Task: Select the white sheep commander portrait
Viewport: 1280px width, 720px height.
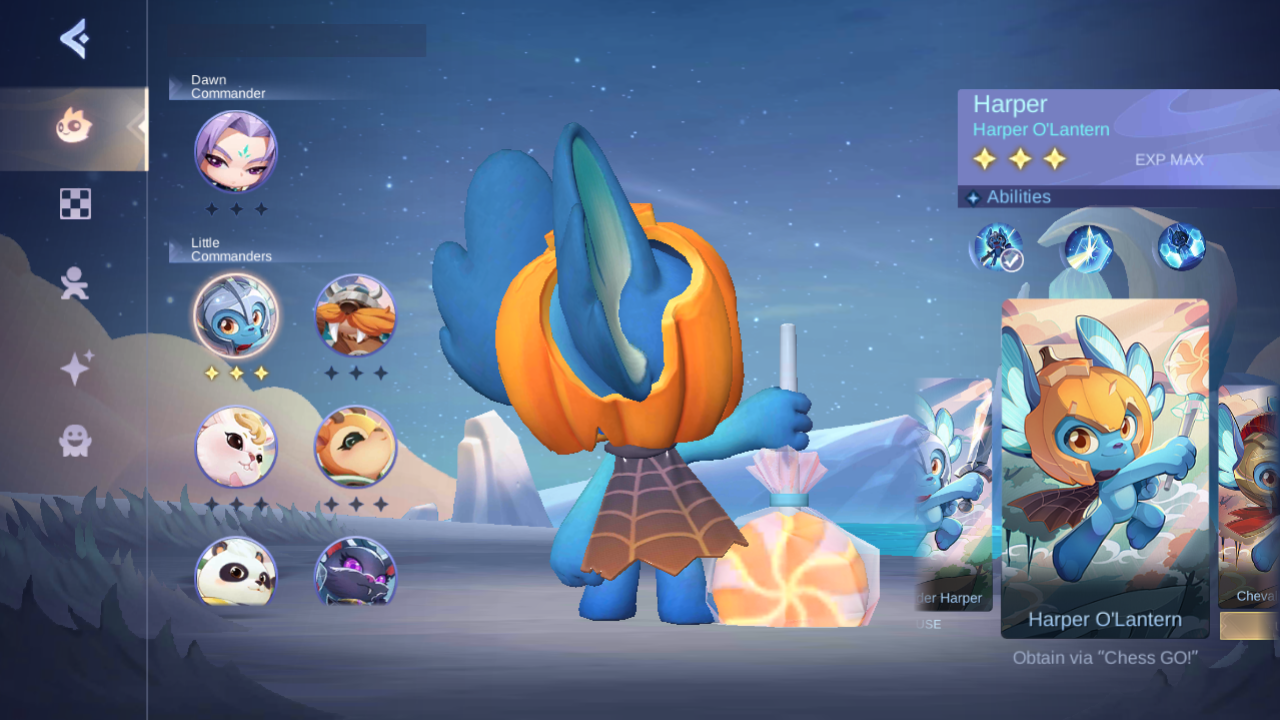Action: pos(236,446)
